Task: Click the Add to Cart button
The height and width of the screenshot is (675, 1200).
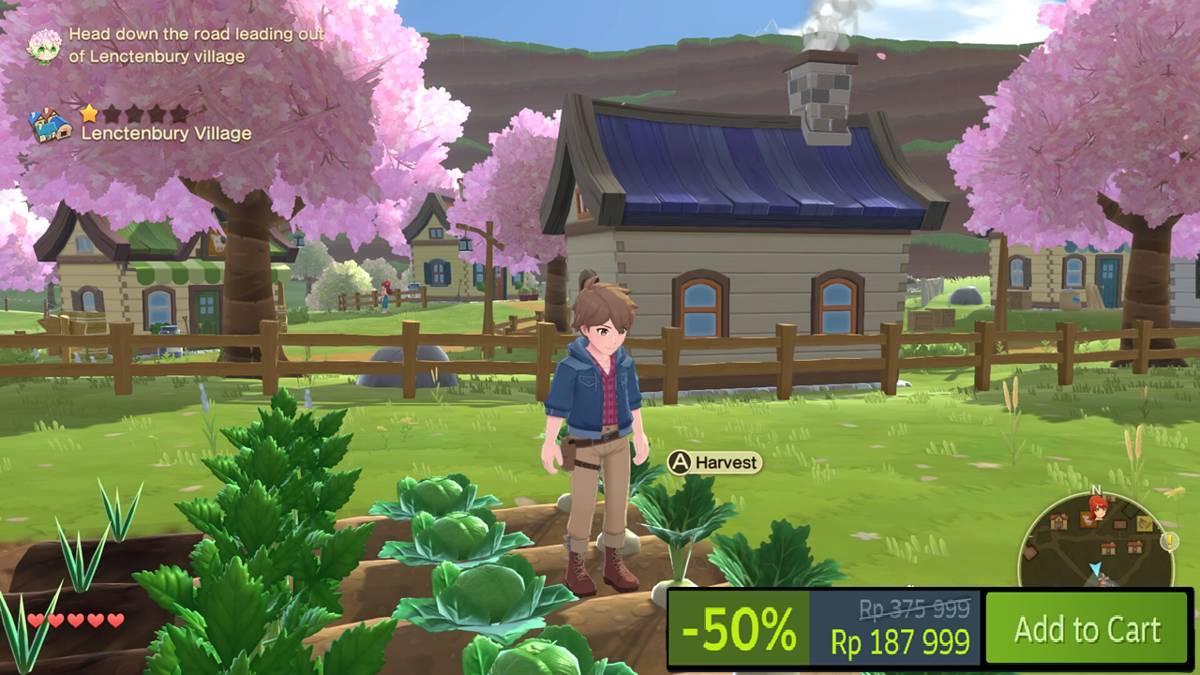Action: pos(1087,628)
